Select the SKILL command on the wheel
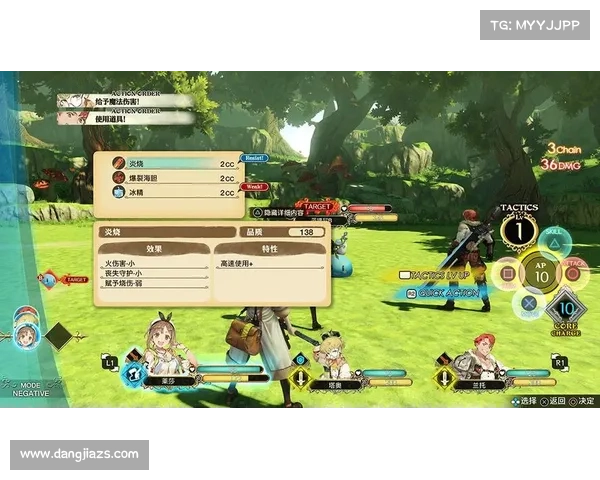 pos(553,243)
